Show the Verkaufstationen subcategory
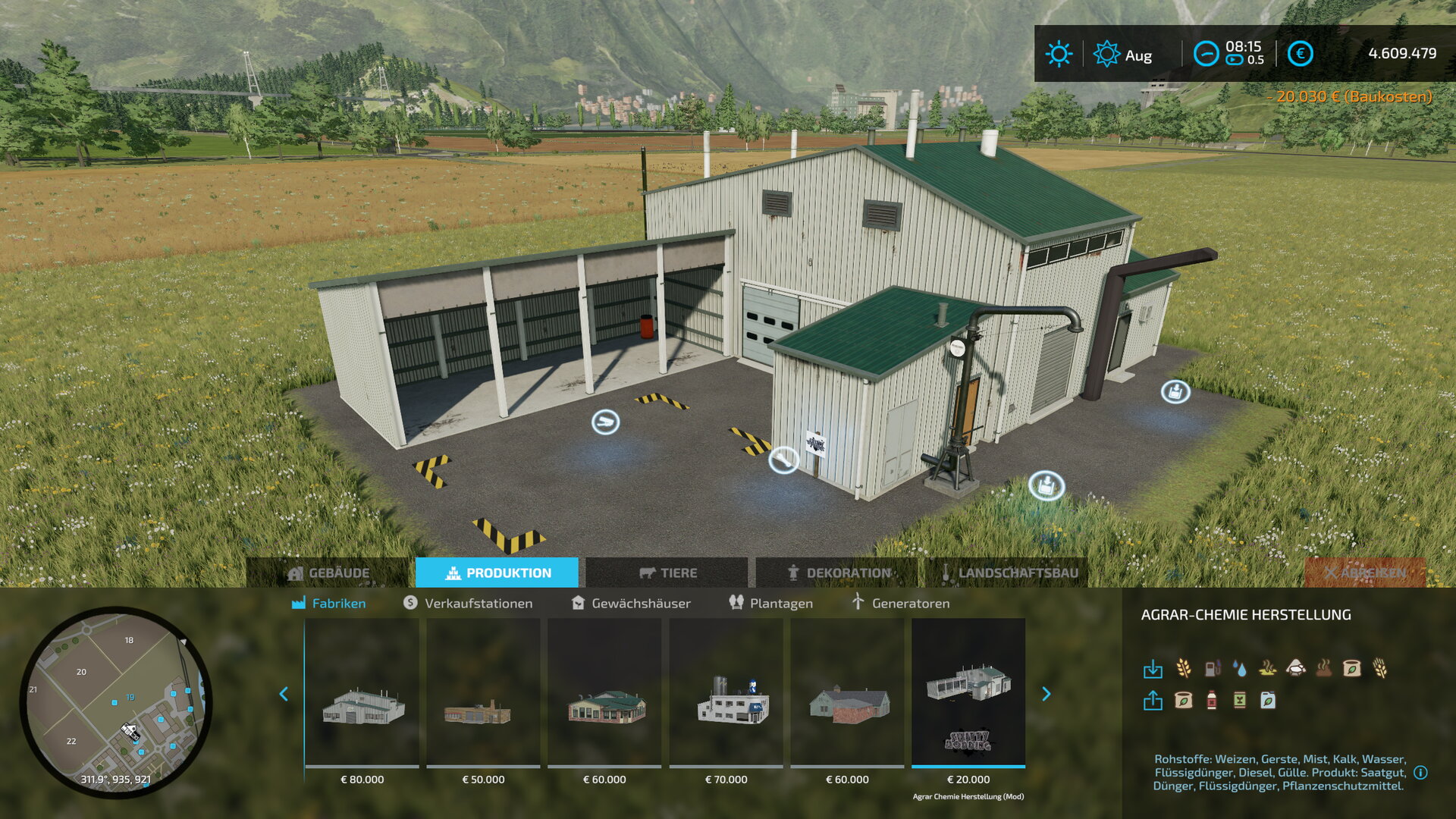Screen dimensions: 1456x819 pyautogui.click(x=468, y=603)
